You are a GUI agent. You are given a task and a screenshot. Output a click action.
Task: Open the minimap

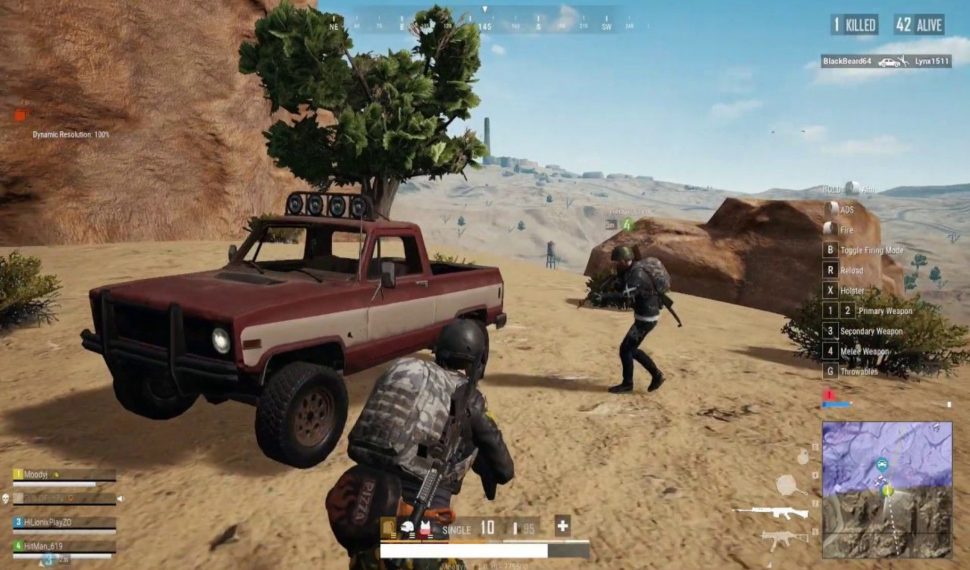coord(887,489)
